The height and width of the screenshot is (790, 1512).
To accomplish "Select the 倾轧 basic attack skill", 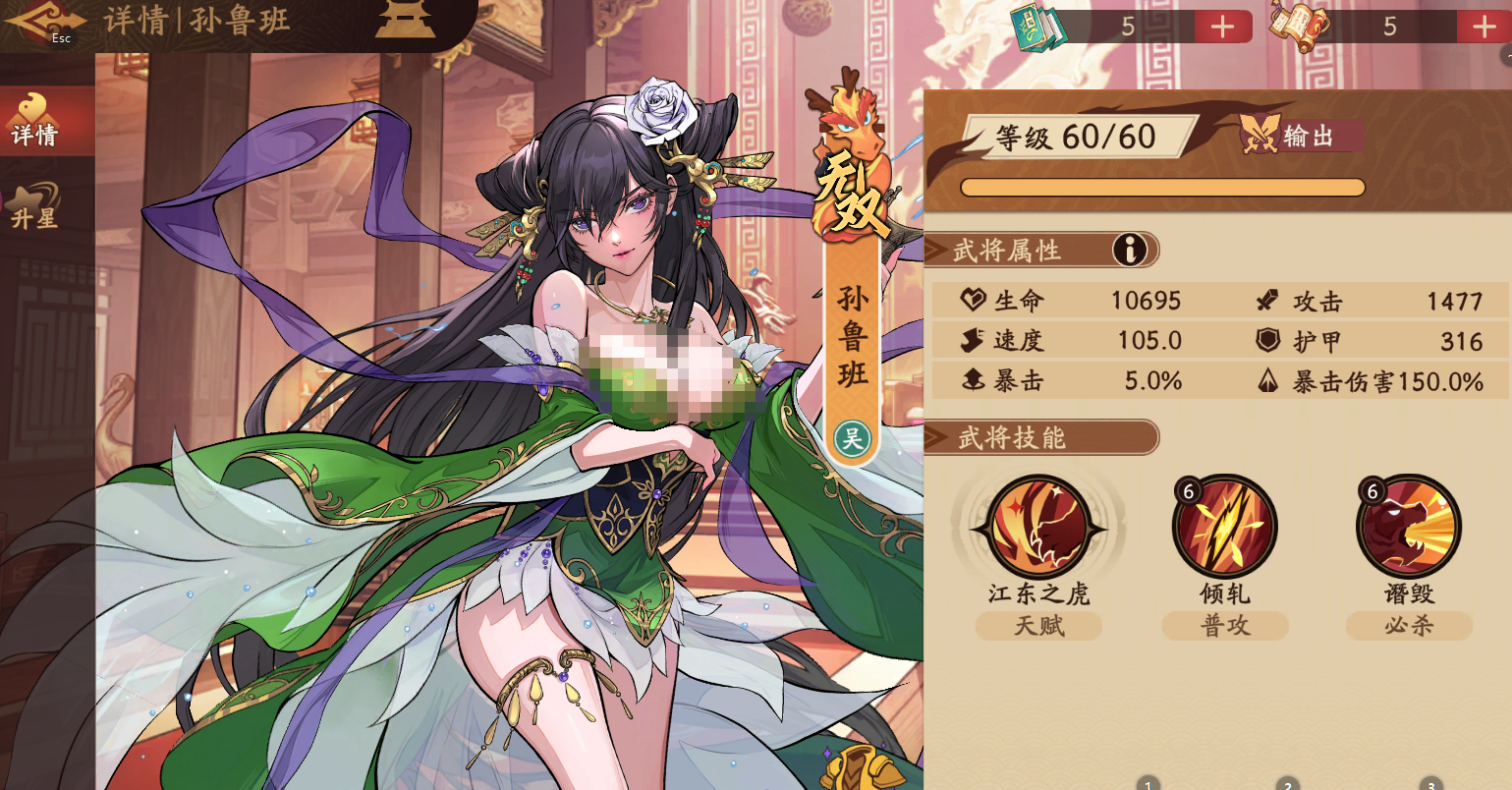I will tap(1224, 528).
